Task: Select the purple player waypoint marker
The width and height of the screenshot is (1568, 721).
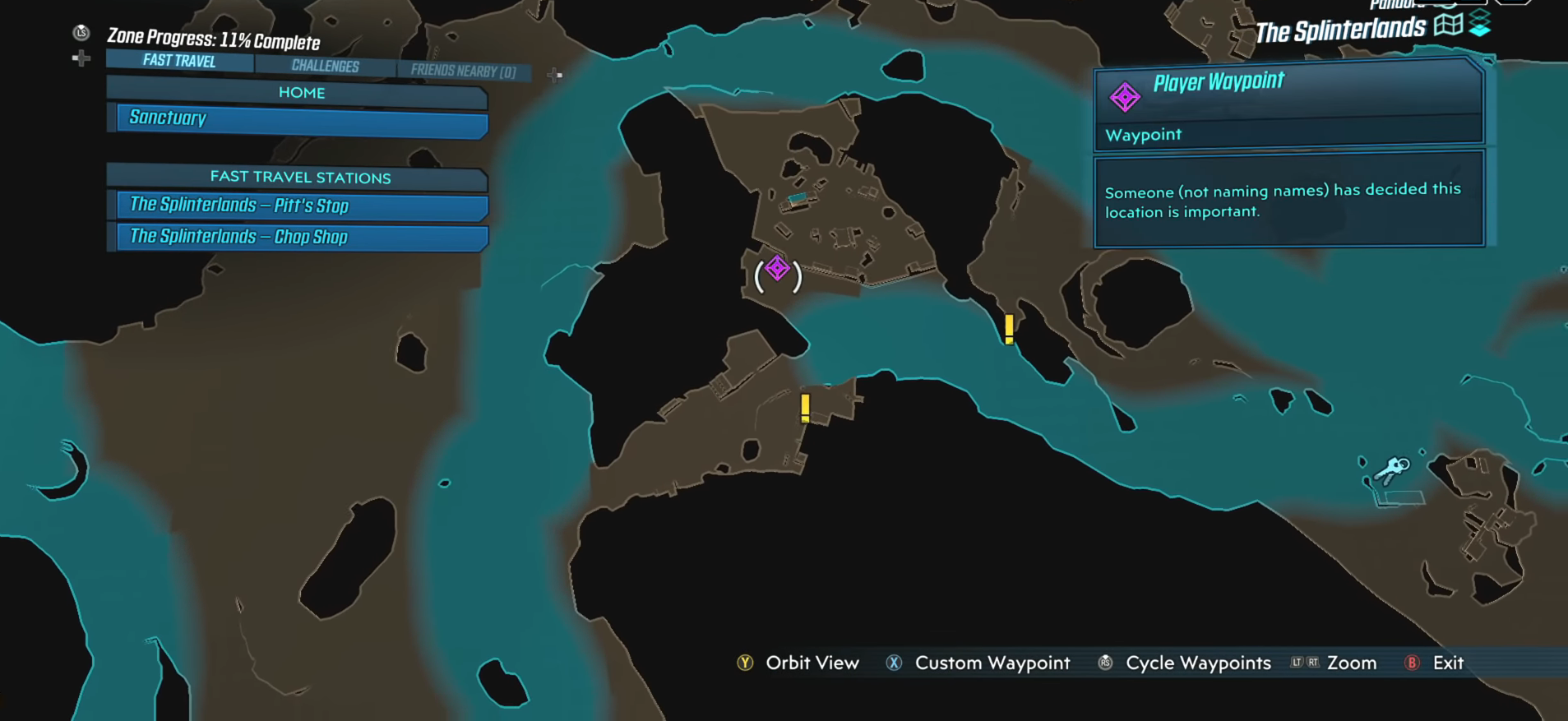Action: click(x=778, y=269)
